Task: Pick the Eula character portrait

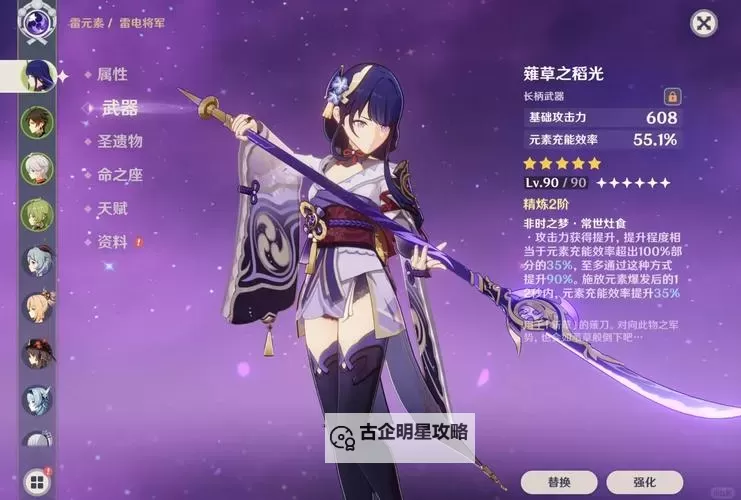Action: coord(36,398)
